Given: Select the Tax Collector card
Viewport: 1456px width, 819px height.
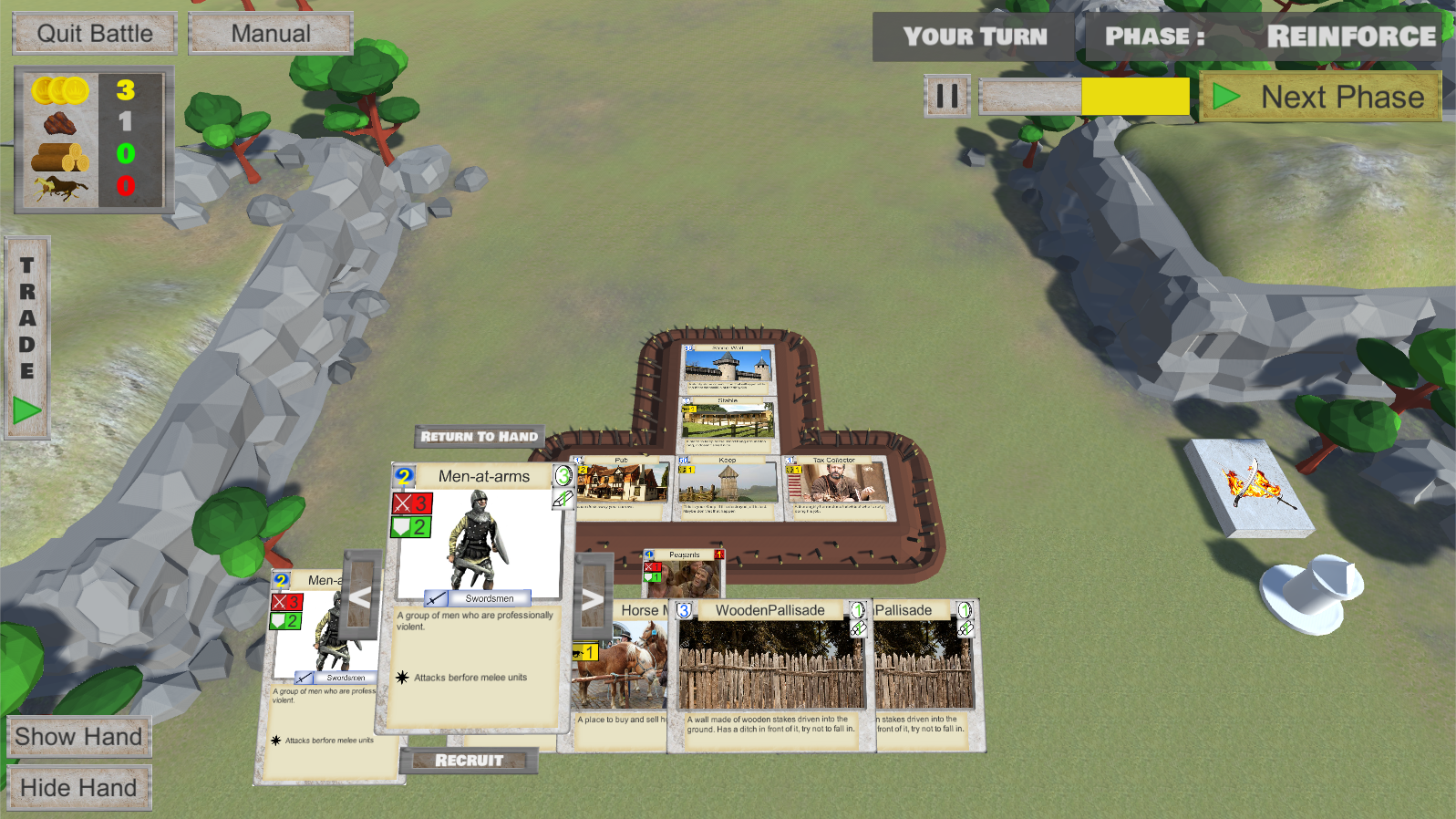Looking at the screenshot, I should pos(834,488).
